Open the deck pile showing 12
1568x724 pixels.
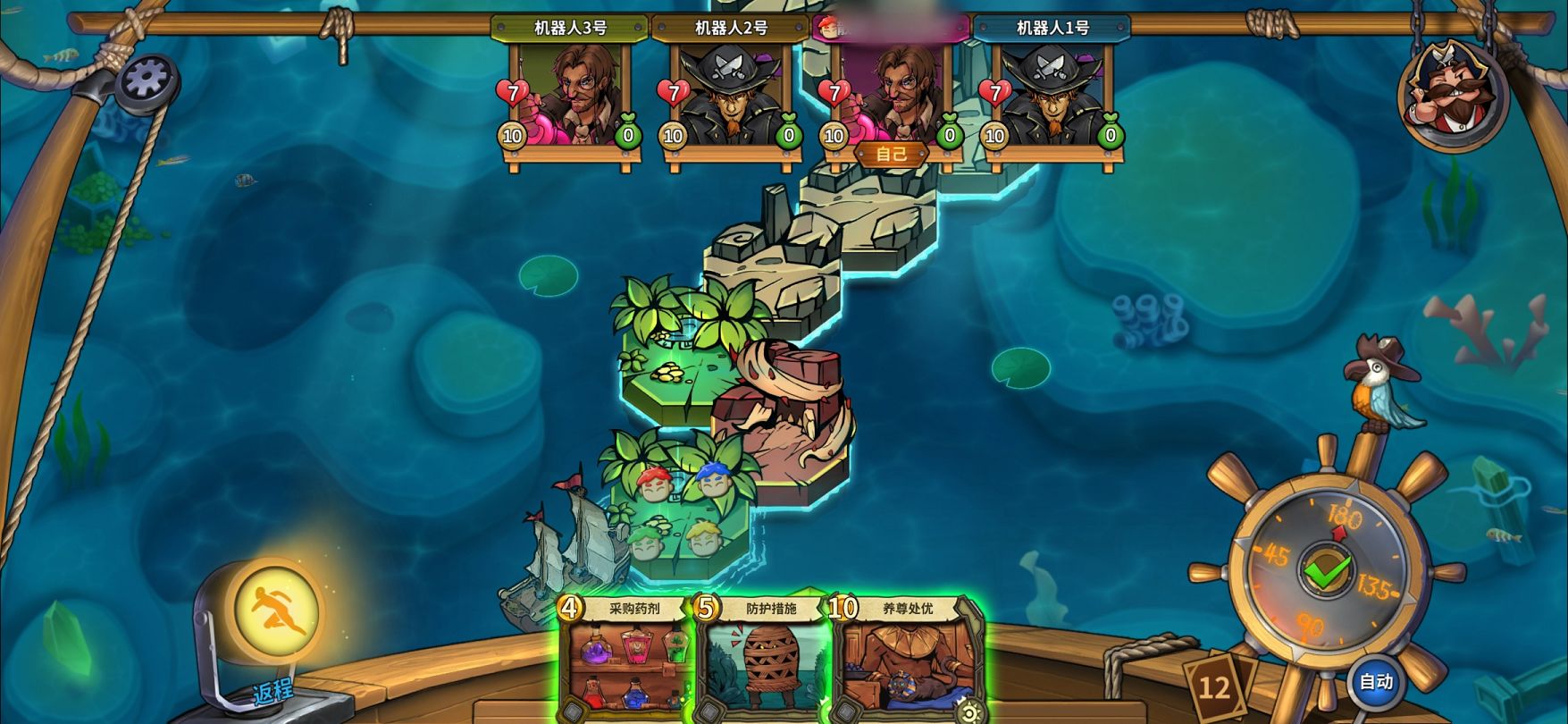tap(1214, 687)
